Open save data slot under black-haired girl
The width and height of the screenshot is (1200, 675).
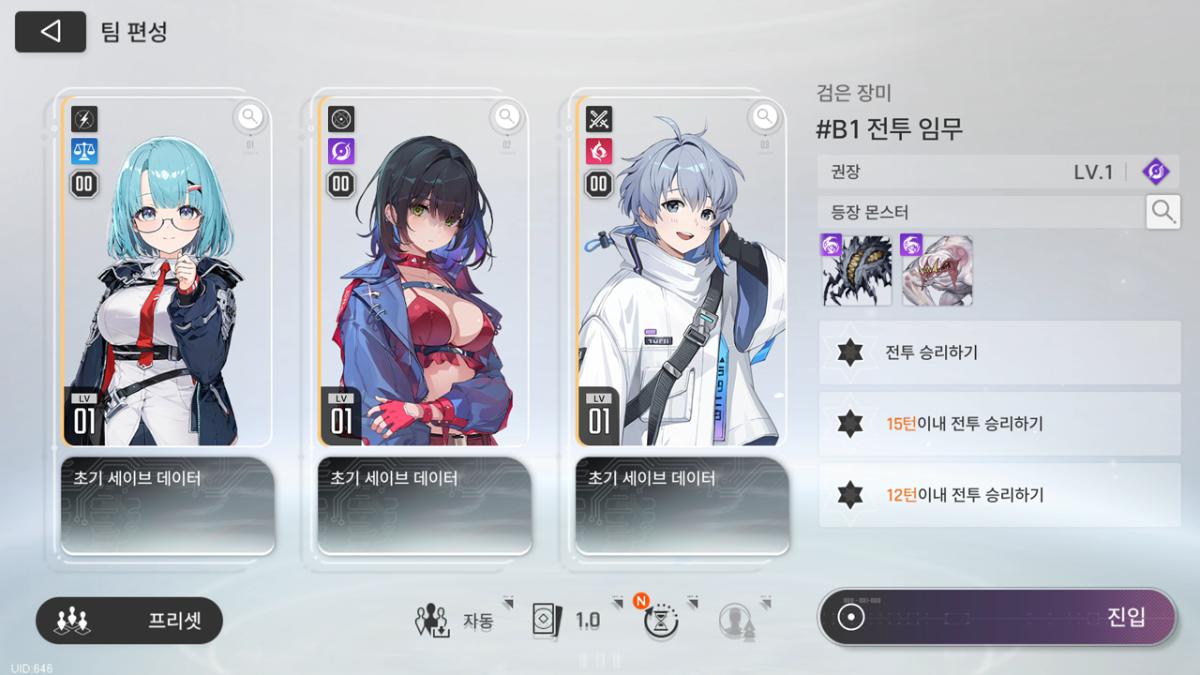click(424, 505)
